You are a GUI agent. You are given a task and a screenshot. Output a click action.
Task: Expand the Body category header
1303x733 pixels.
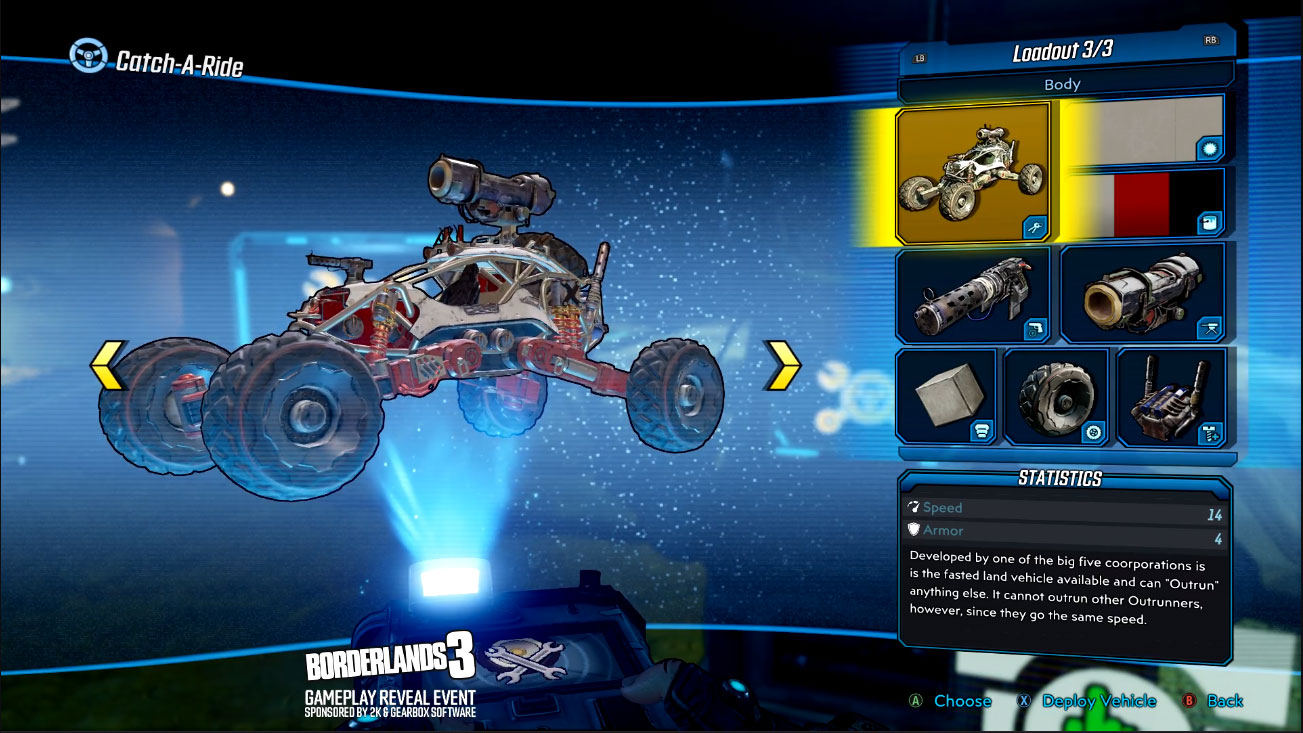pos(1065,84)
